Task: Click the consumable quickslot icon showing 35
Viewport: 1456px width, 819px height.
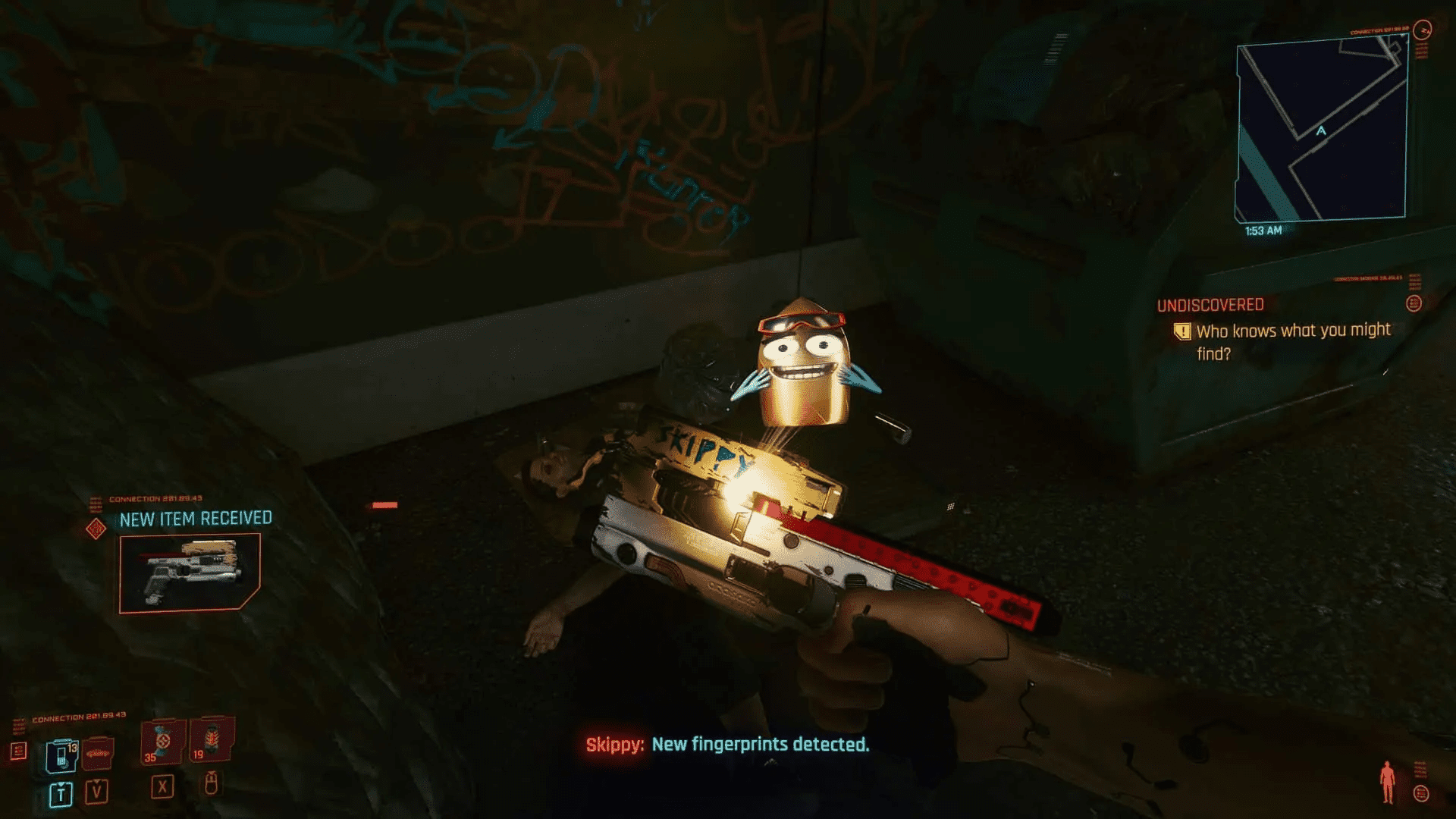Action: tap(161, 742)
